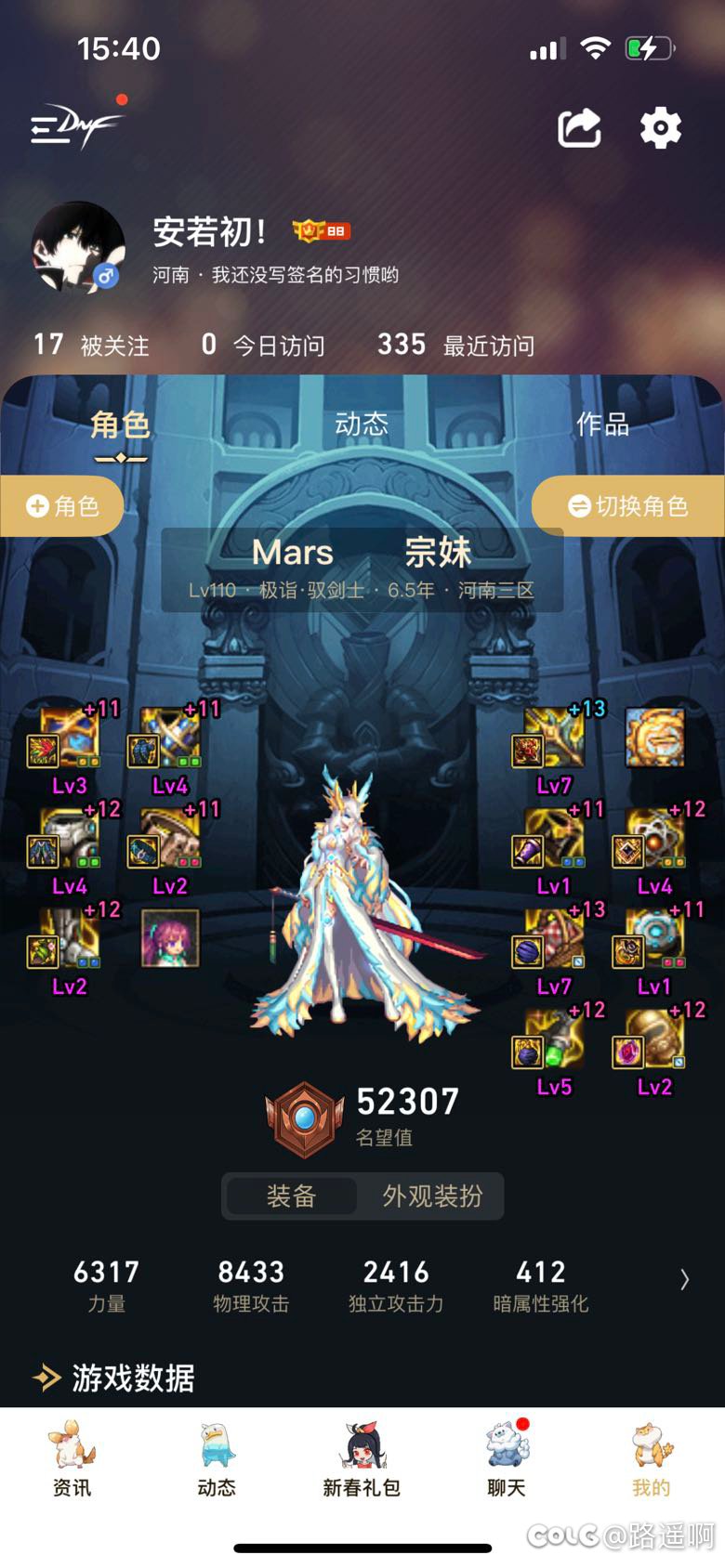
Task: Show the 外观装扮 view
Action: pos(432,1196)
